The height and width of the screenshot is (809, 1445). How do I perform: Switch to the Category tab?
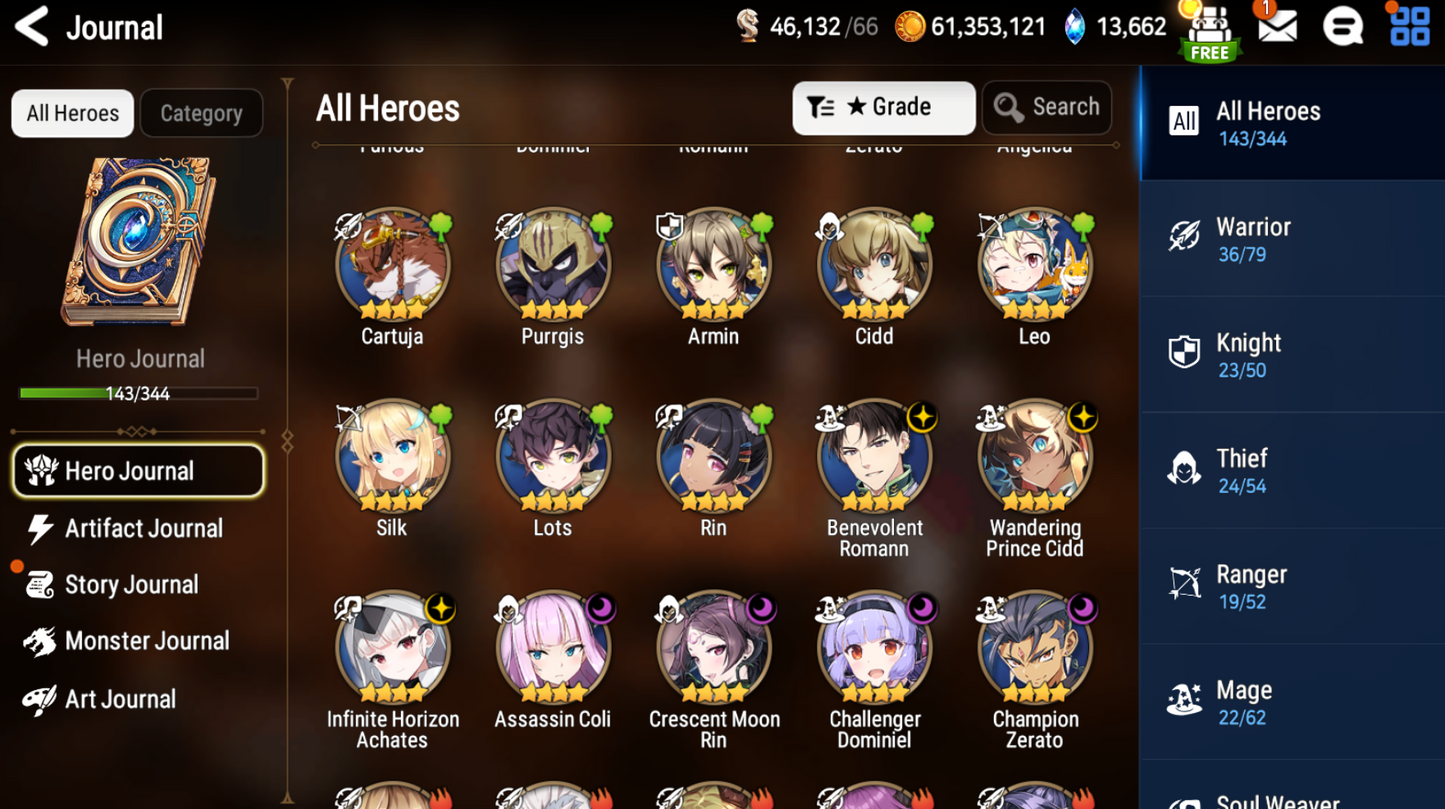pos(201,113)
